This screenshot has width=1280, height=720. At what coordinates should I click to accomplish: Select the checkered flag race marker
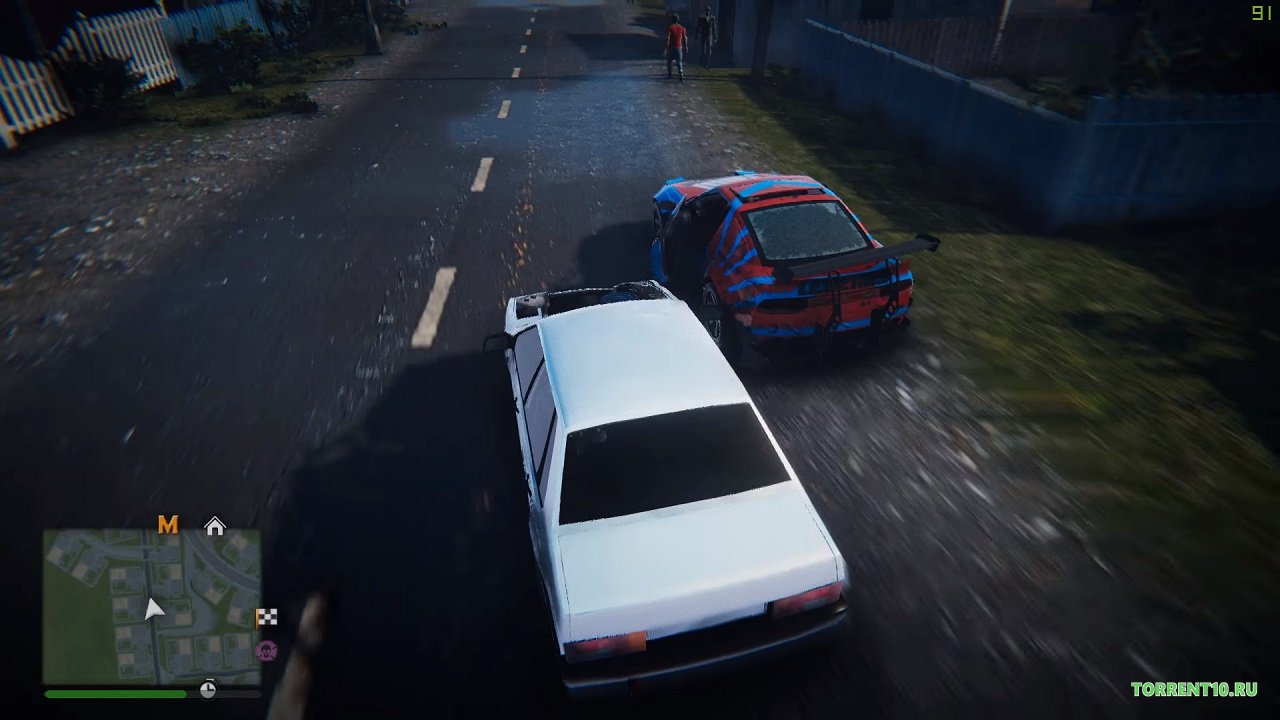point(267,618)
